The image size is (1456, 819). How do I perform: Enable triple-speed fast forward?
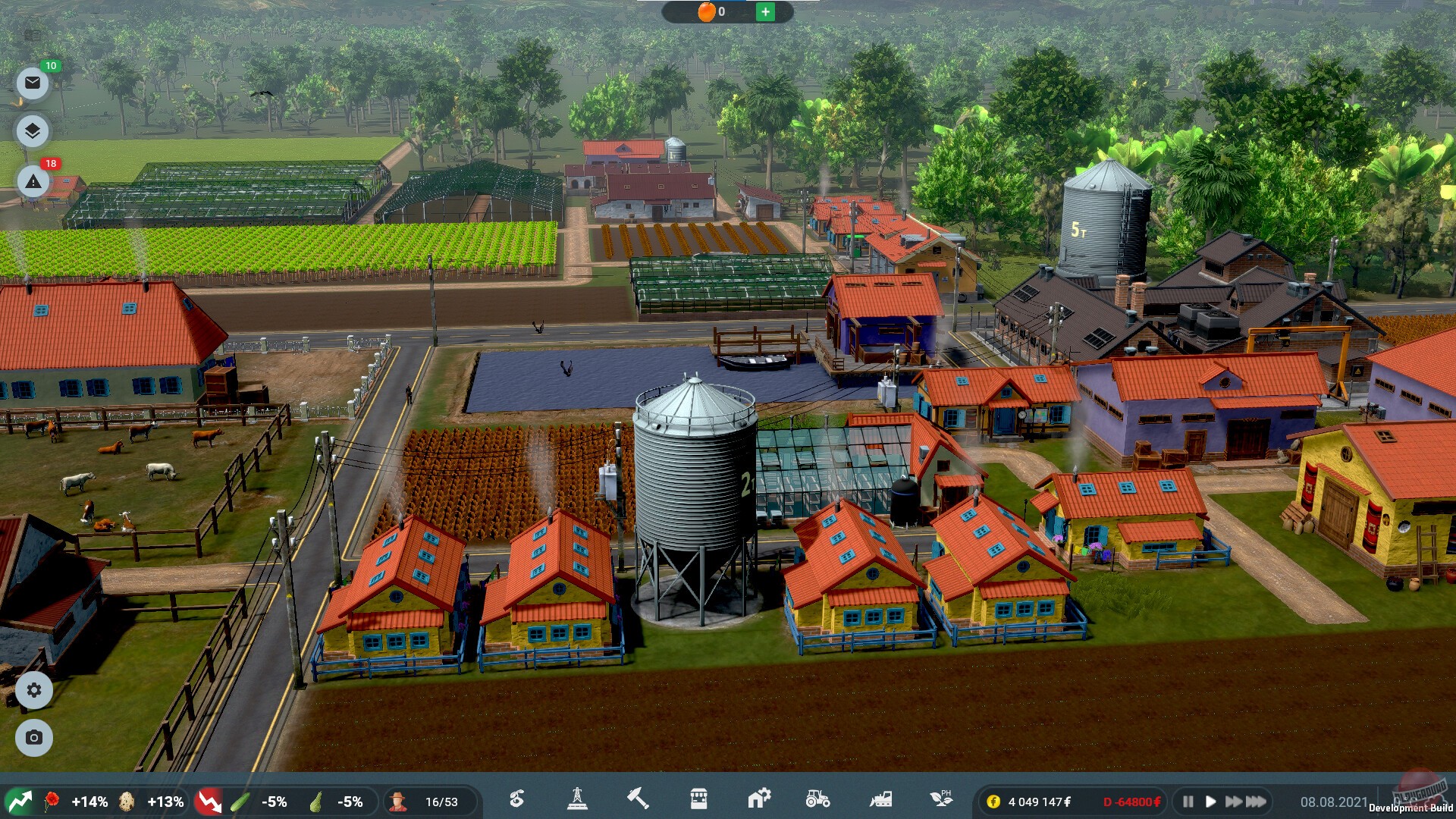(1255, 801)
